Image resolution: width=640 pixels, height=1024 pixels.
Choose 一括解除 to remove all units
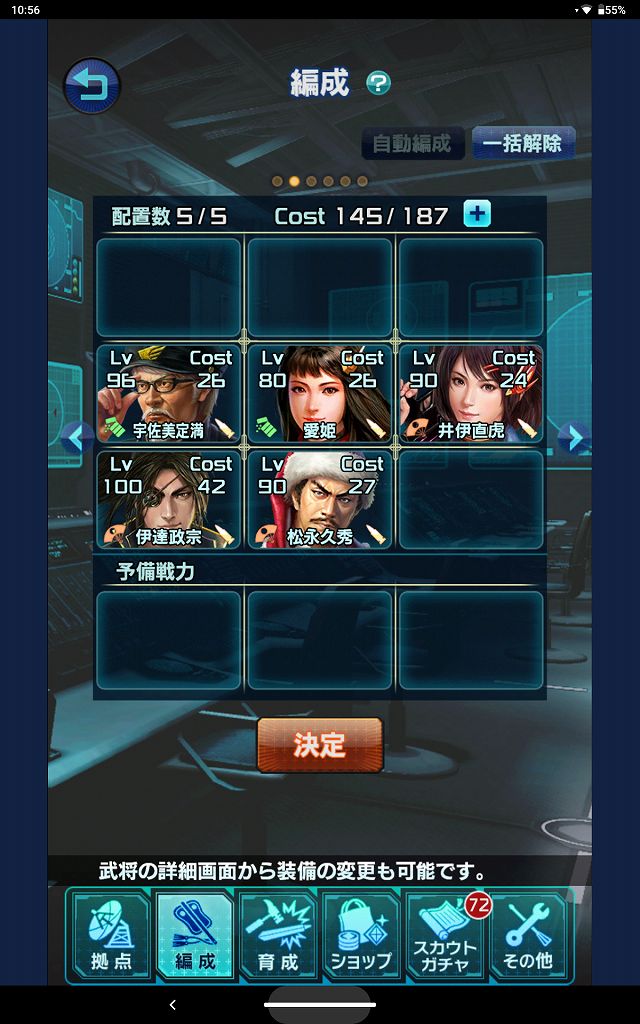522,143
